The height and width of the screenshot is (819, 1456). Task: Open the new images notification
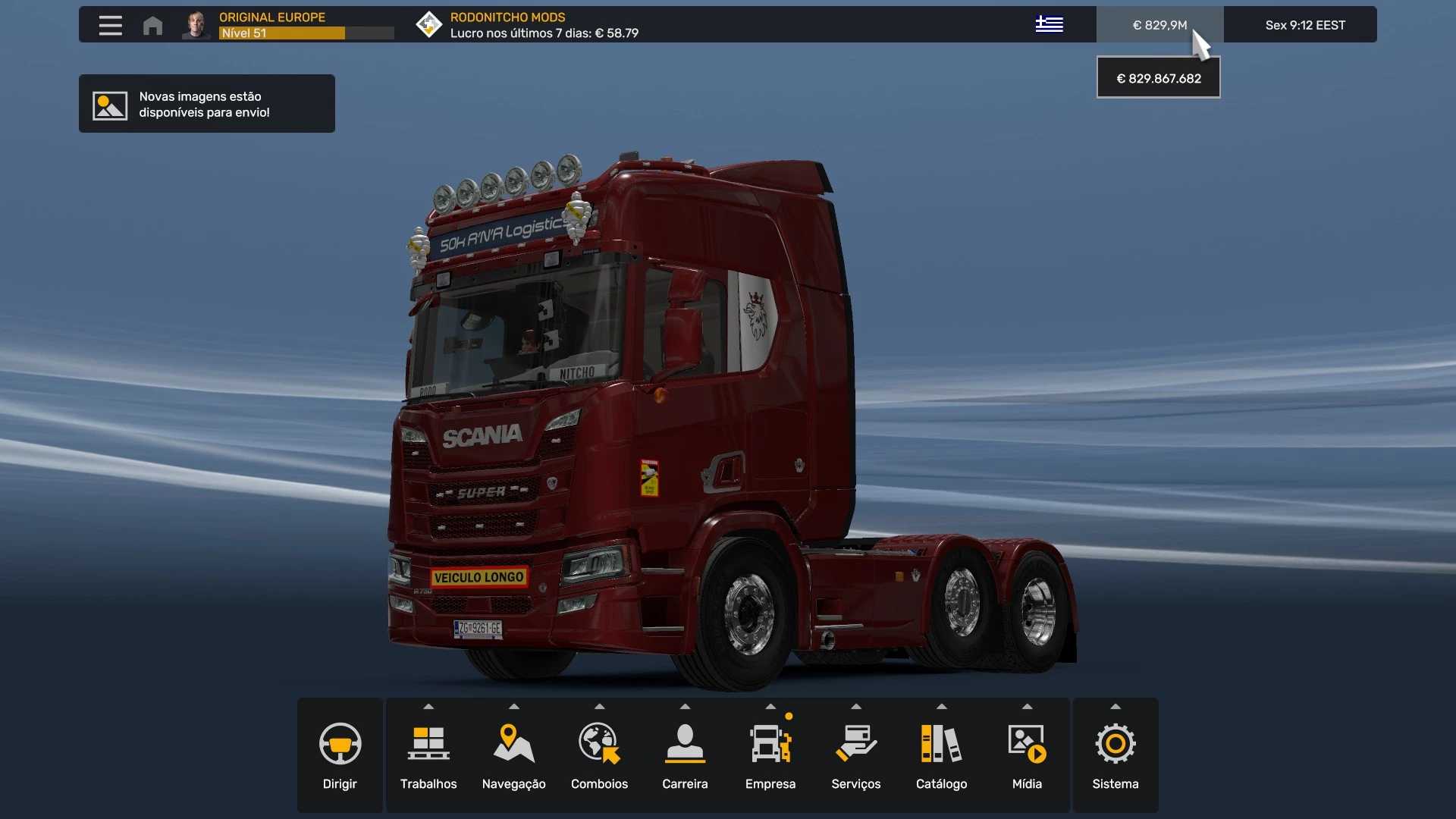(206, 104)
